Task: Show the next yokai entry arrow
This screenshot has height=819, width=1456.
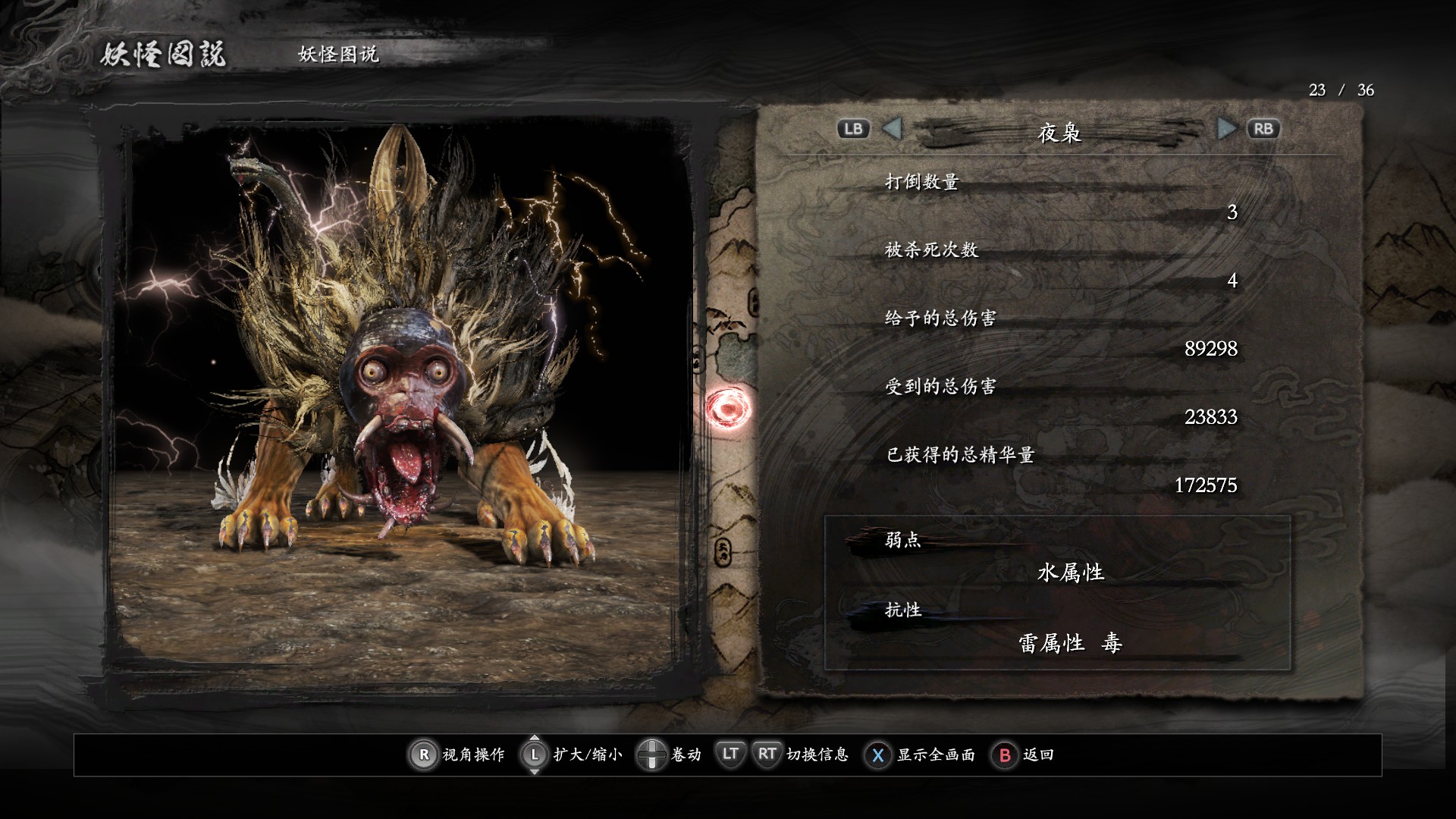Action: click(x=1225, y=129)
